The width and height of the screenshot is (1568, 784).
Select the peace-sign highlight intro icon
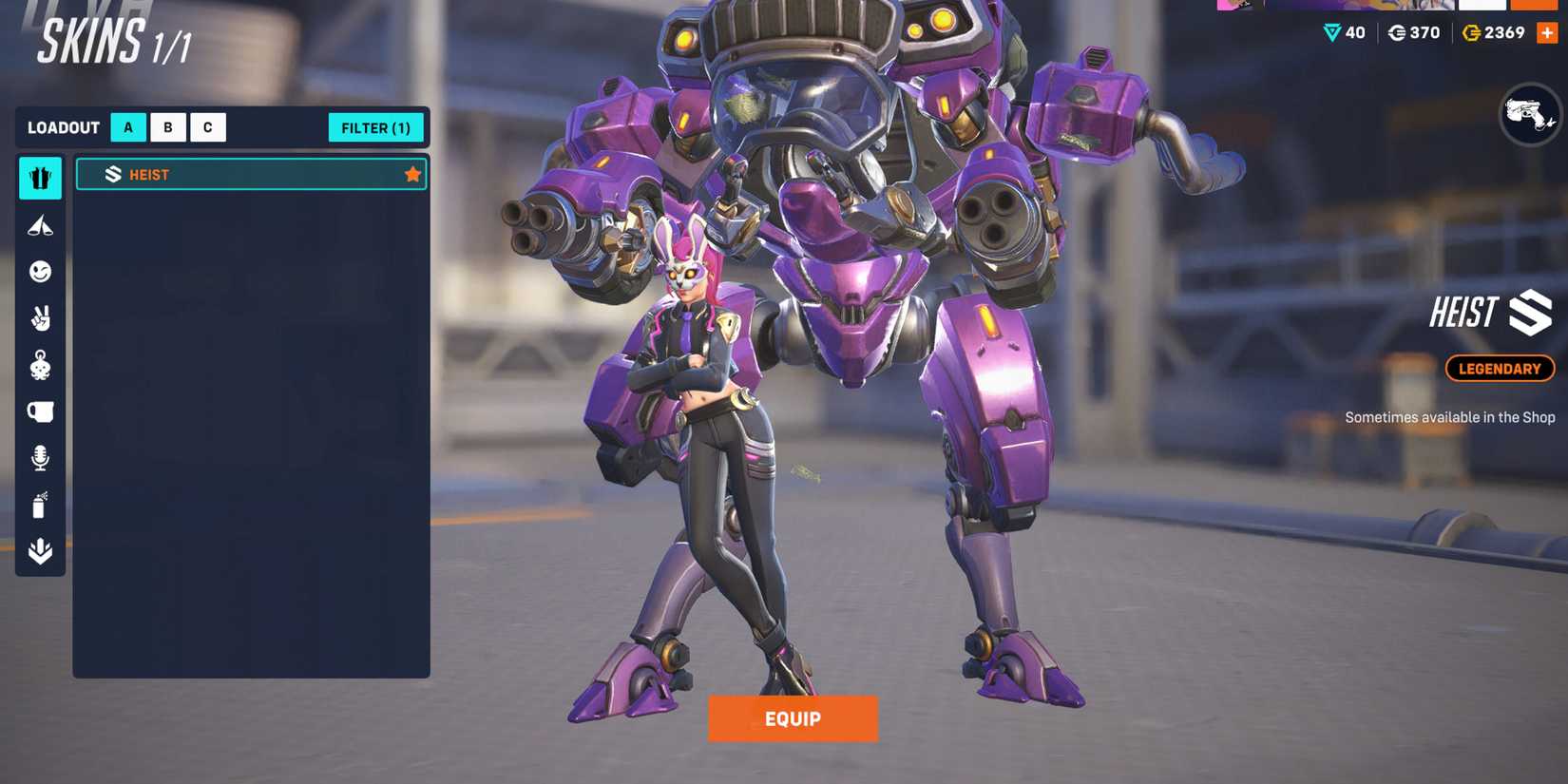coord(39,318)
